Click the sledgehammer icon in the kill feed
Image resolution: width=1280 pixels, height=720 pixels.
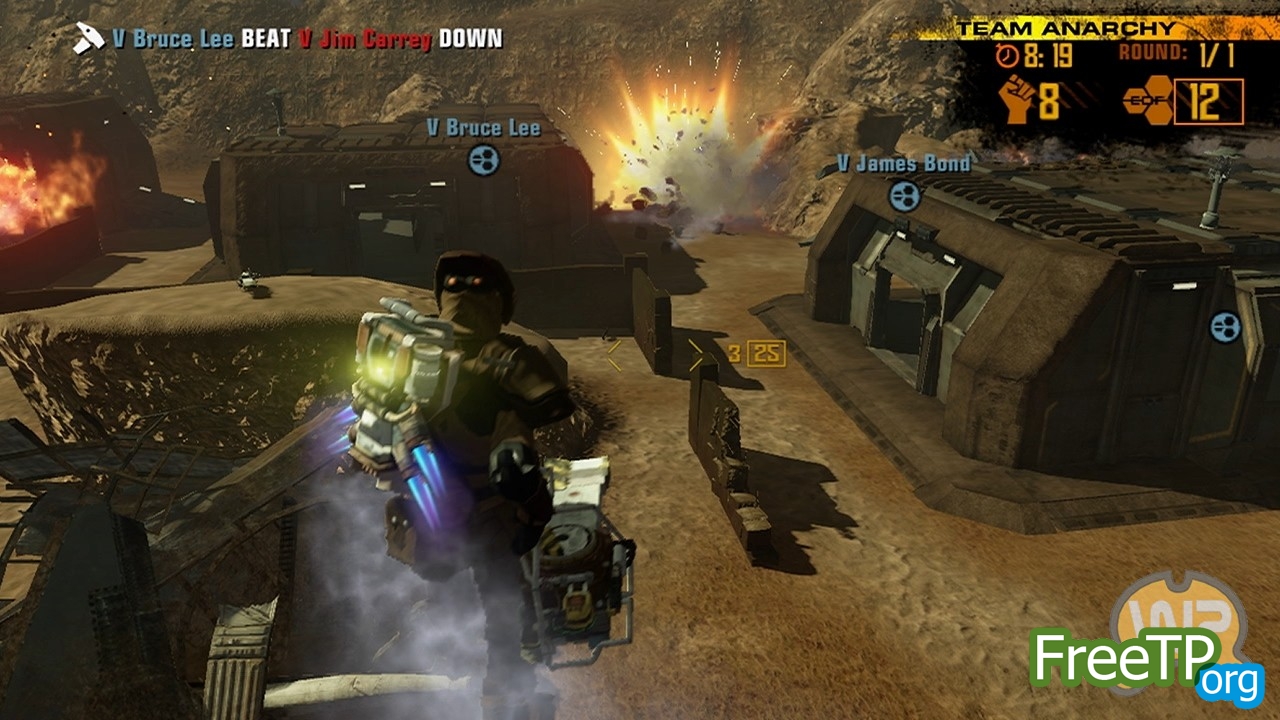88,39
